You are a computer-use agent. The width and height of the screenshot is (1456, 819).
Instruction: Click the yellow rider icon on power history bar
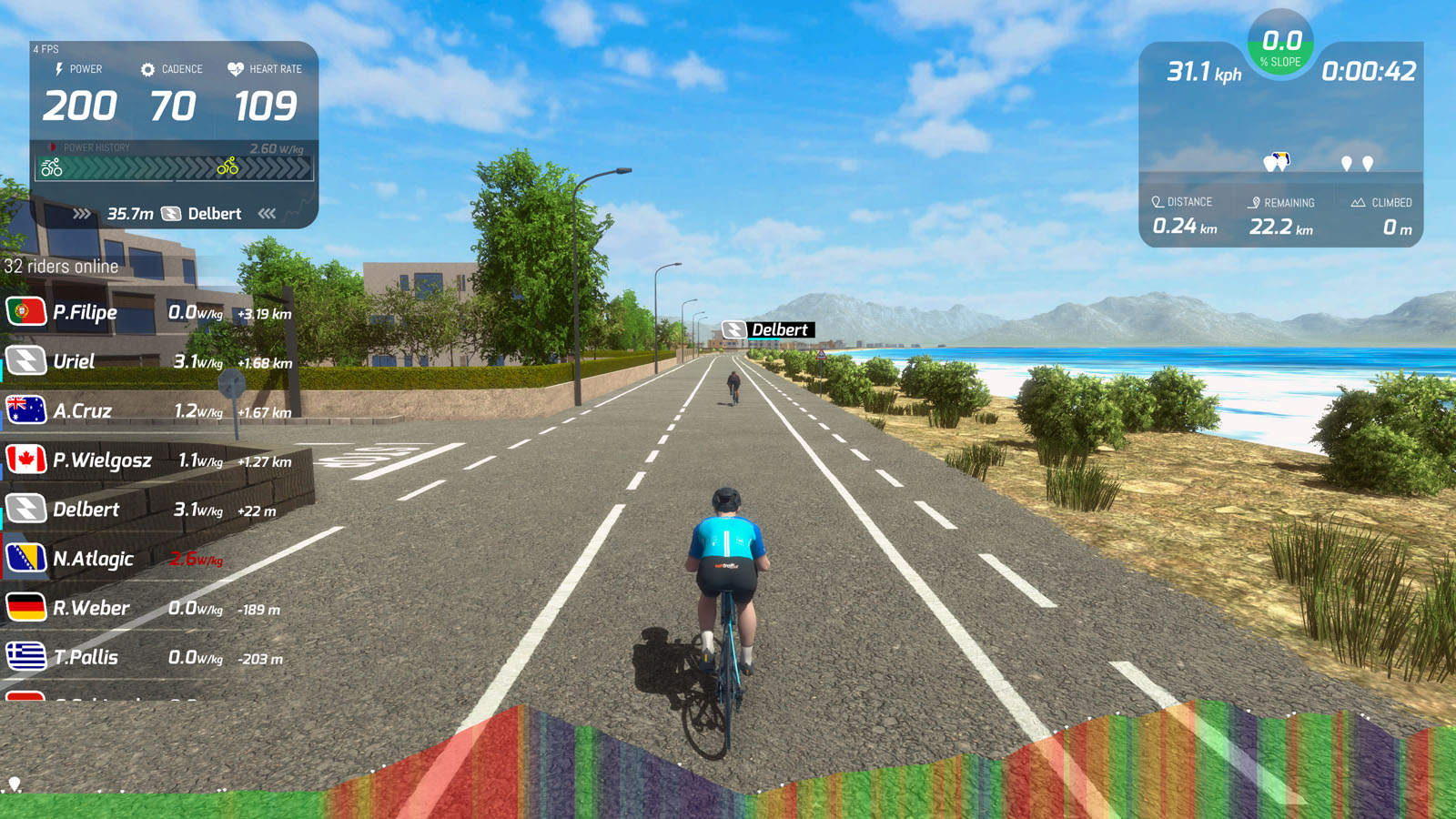click(227, 167)
